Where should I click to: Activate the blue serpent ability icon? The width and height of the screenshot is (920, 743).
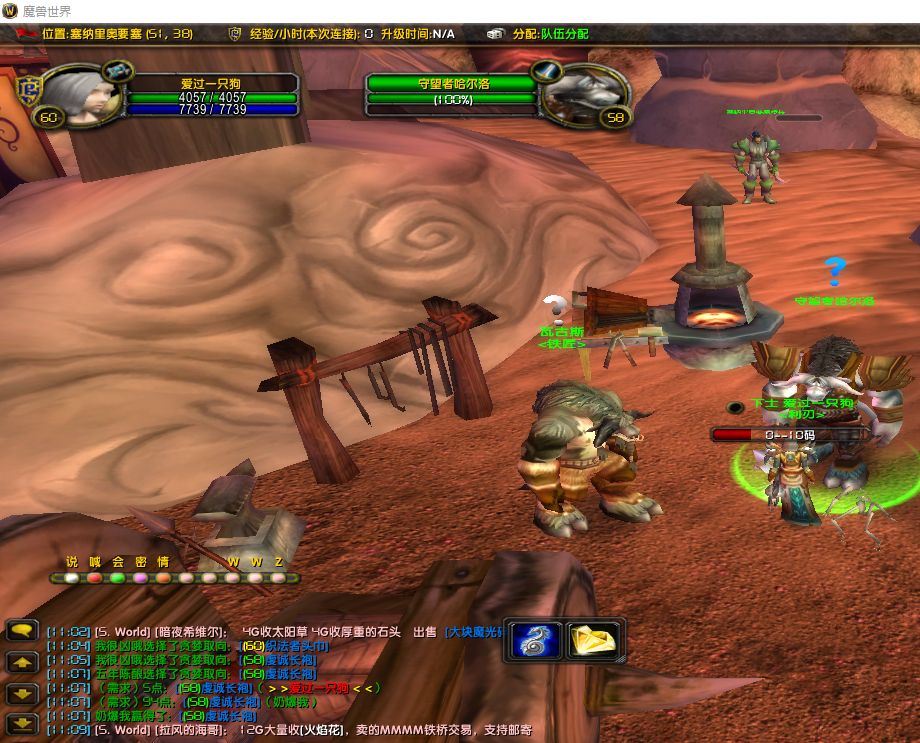pyautogui.click(x=536, y=640)
